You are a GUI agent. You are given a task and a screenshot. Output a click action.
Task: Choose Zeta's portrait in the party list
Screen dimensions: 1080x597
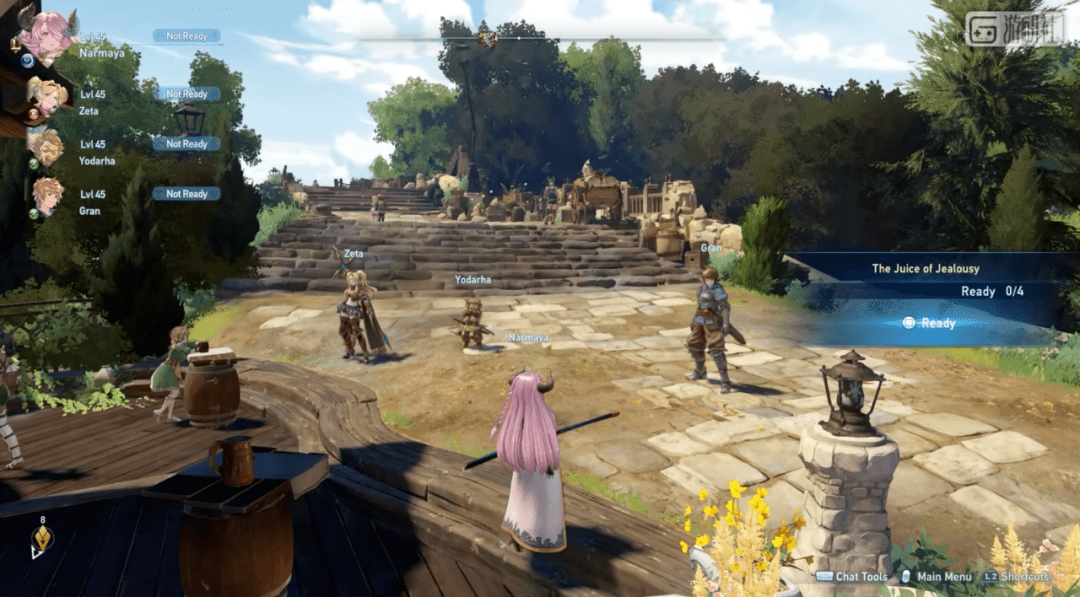pyautogui.click(x=46, y=96)
